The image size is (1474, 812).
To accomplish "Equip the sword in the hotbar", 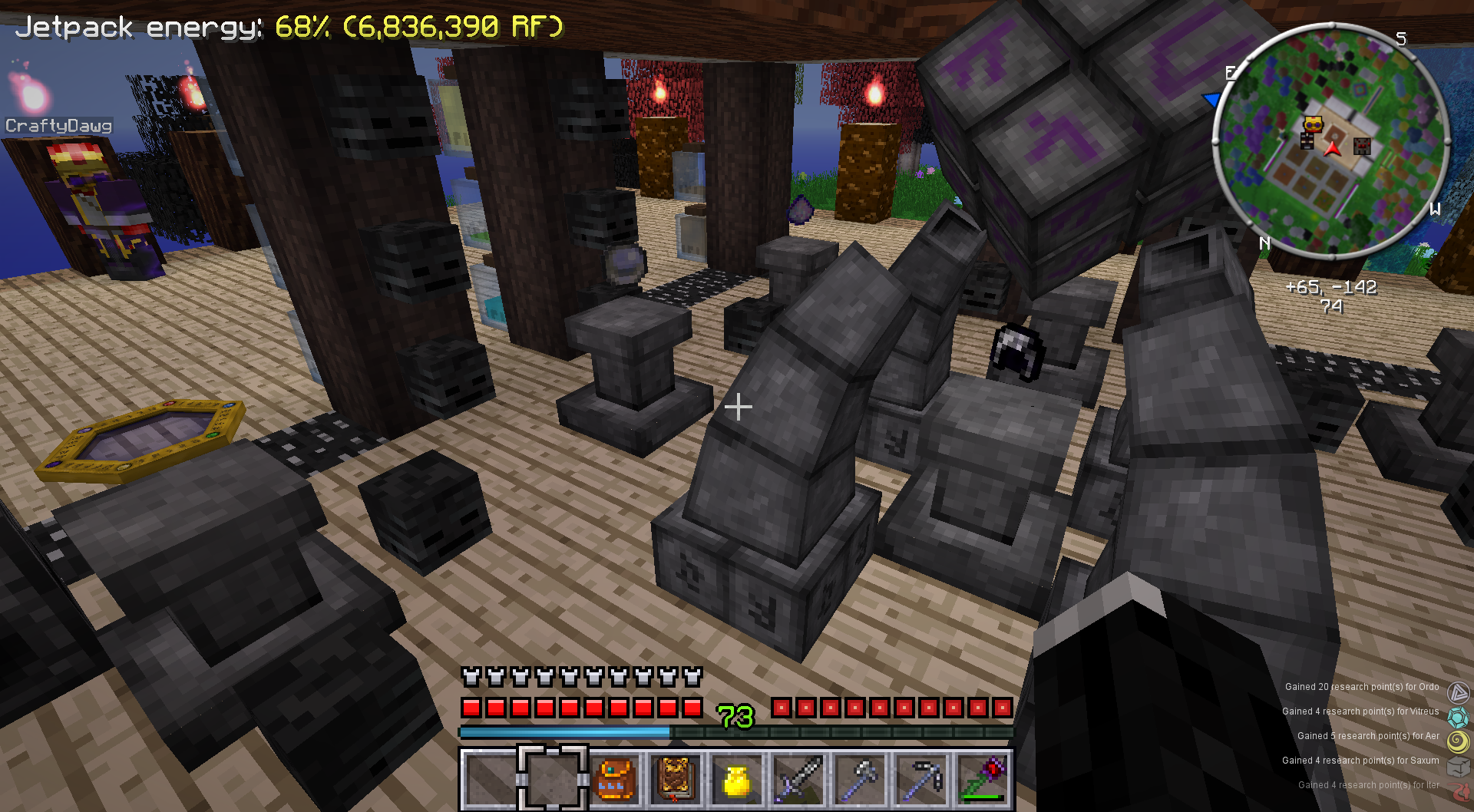I will pos(798,779).
